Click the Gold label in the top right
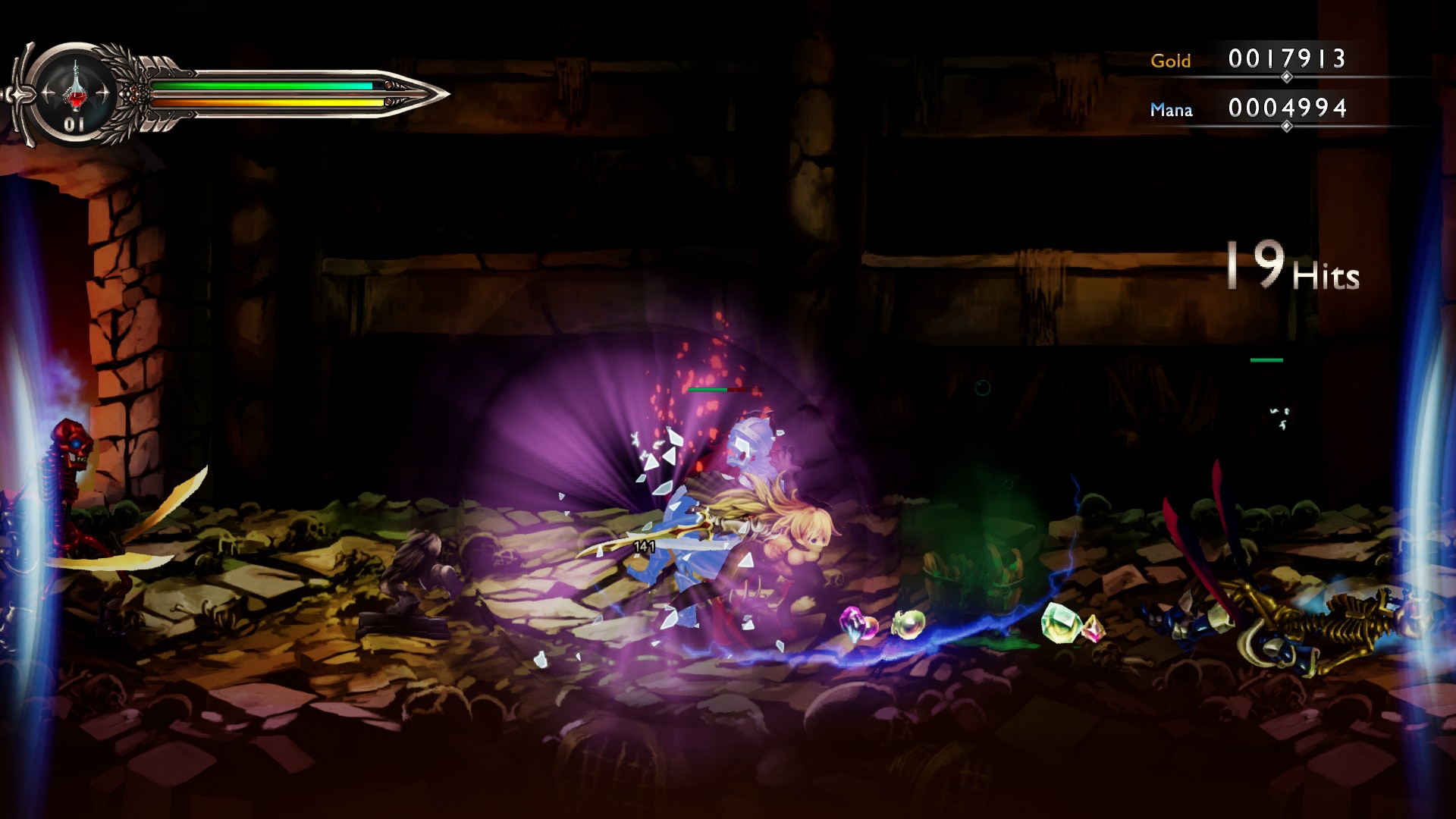This screenshot has width=1456, height=819. point(1170,61)
